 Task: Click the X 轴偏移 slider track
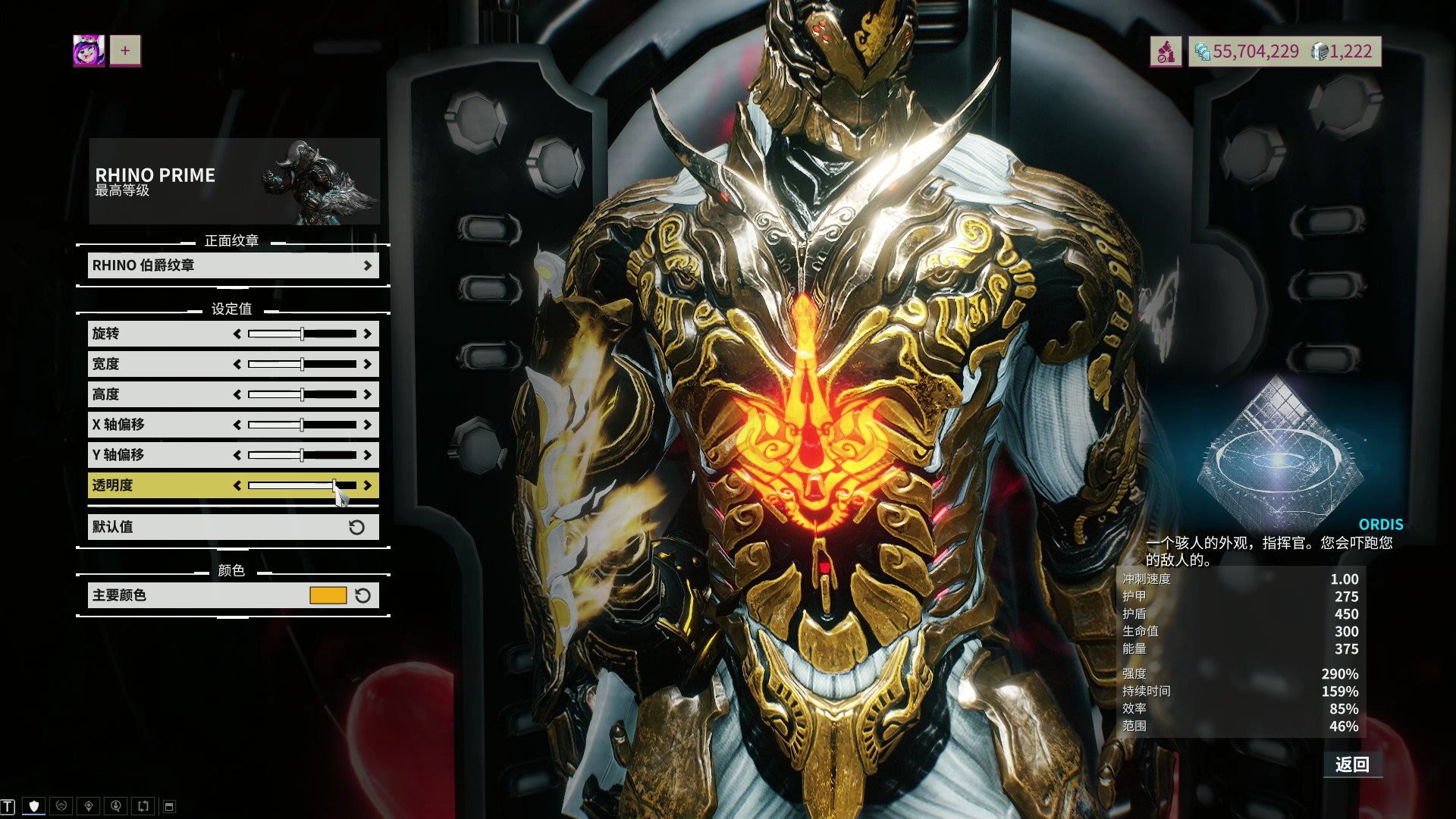pyautogui.click(x=302, y=425)
